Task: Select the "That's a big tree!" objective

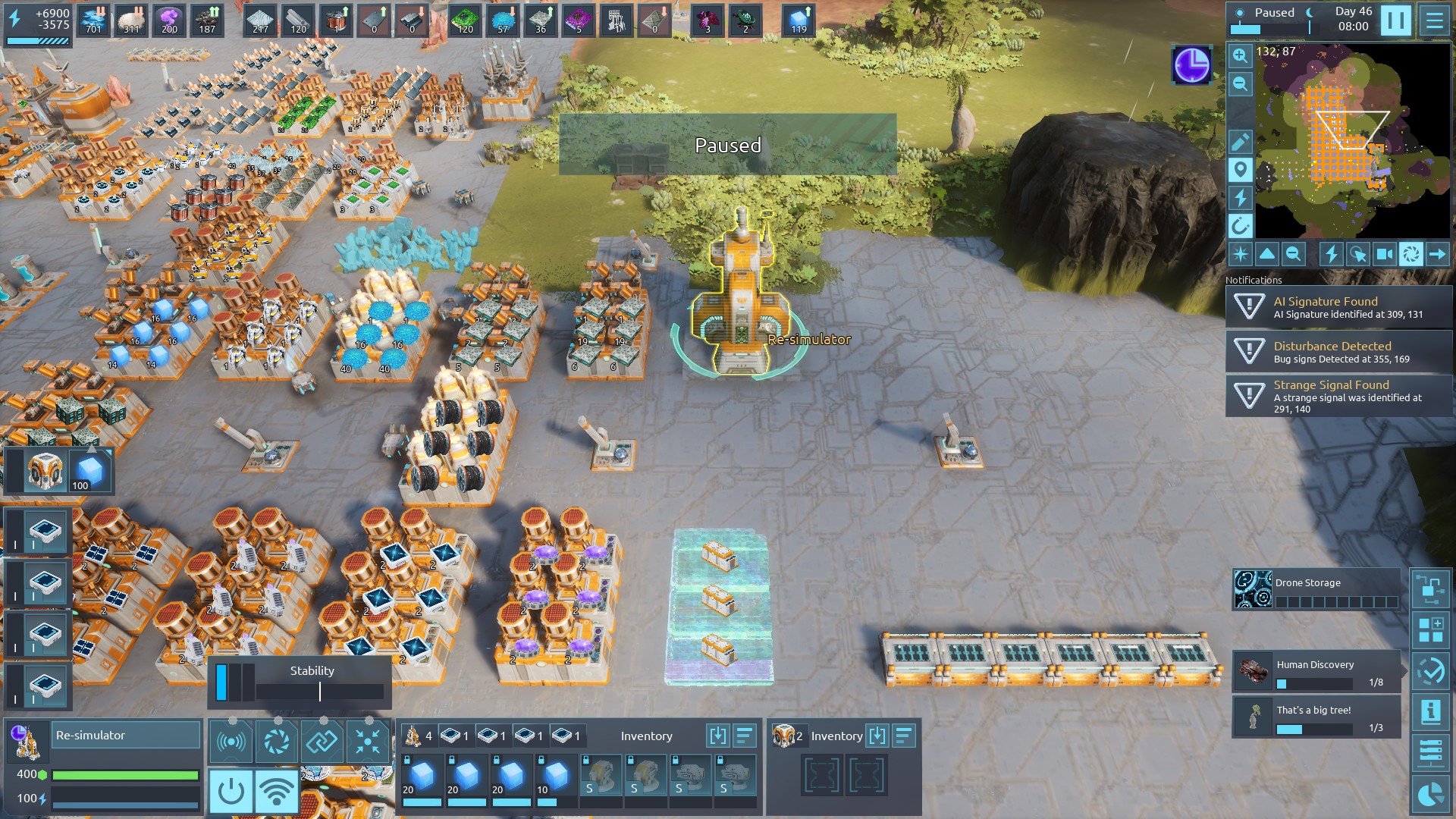Action: [x=1316, y=717]
